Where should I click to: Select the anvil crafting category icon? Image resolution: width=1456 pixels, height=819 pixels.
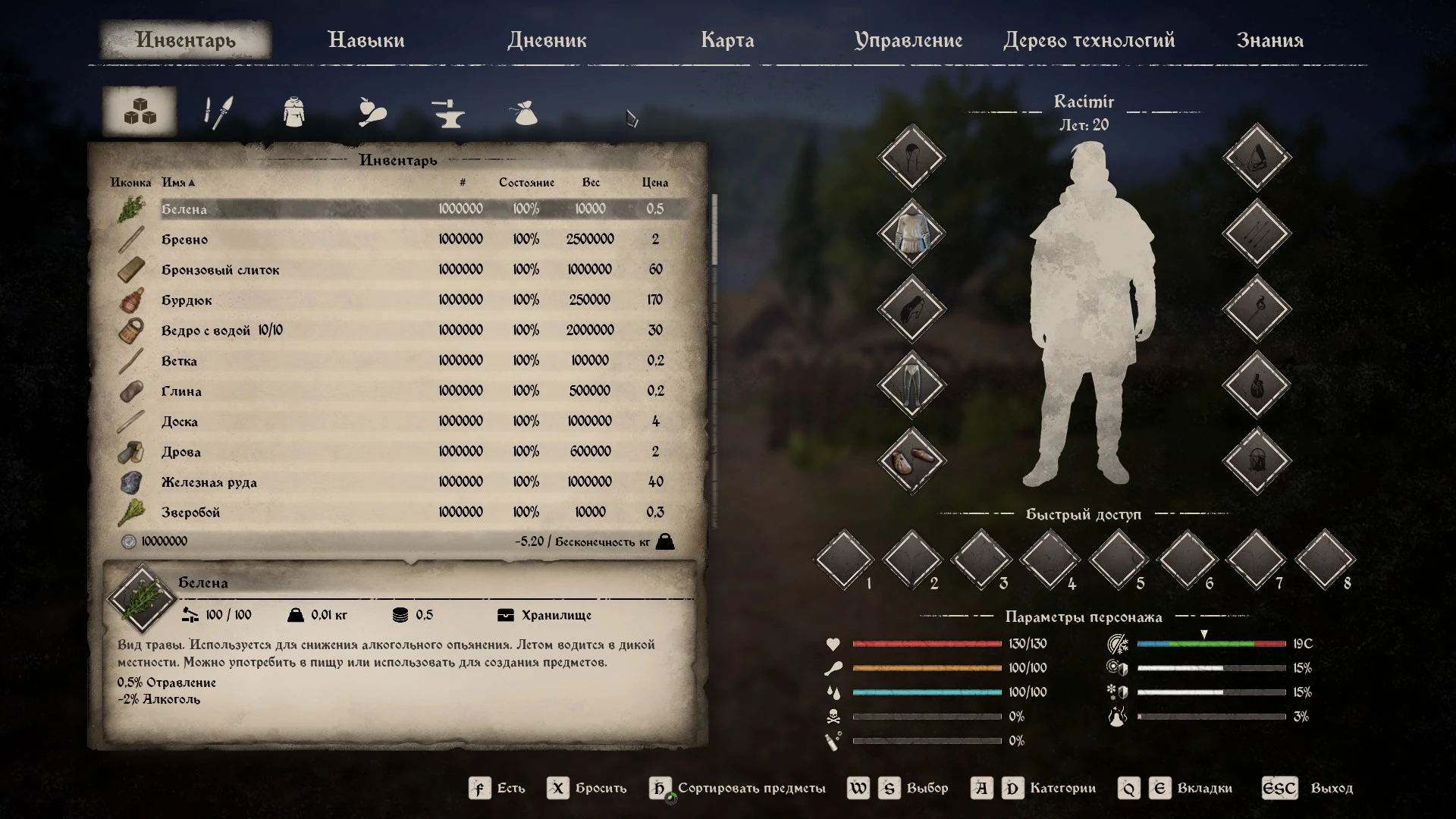tap(448, 111)
